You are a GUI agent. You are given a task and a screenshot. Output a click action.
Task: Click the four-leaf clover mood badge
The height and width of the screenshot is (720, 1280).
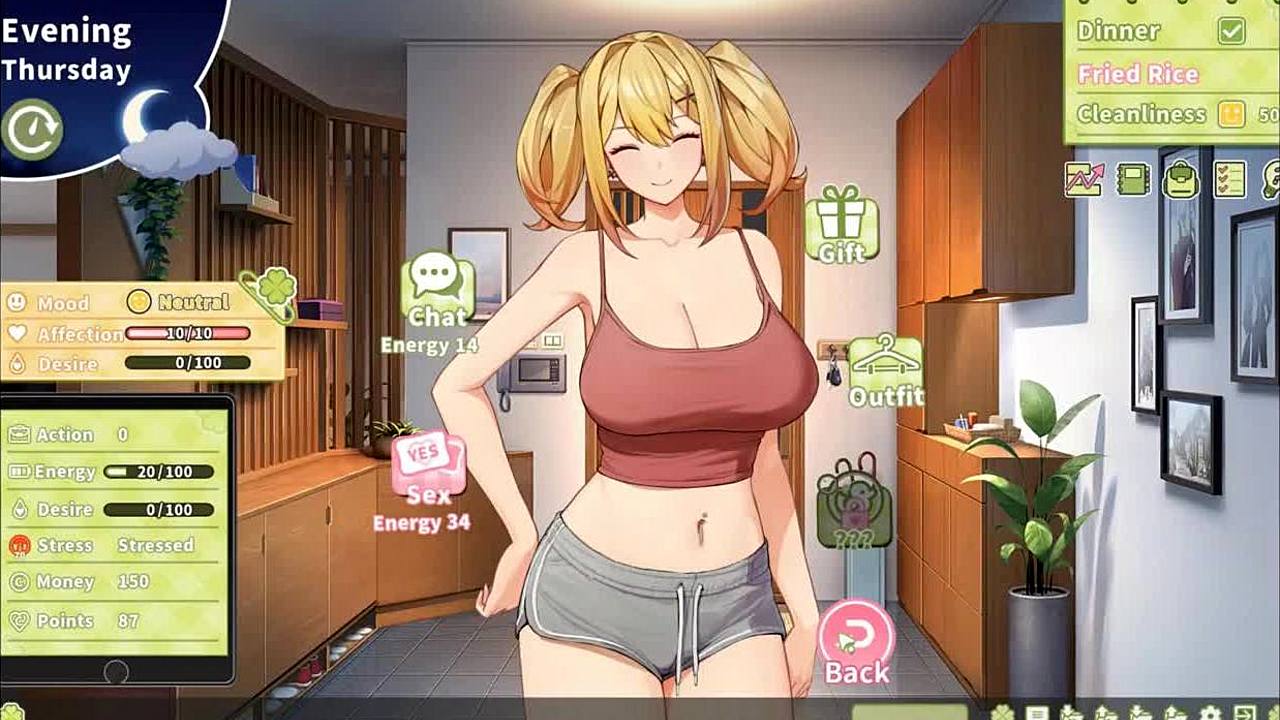(x=267, y=291)
